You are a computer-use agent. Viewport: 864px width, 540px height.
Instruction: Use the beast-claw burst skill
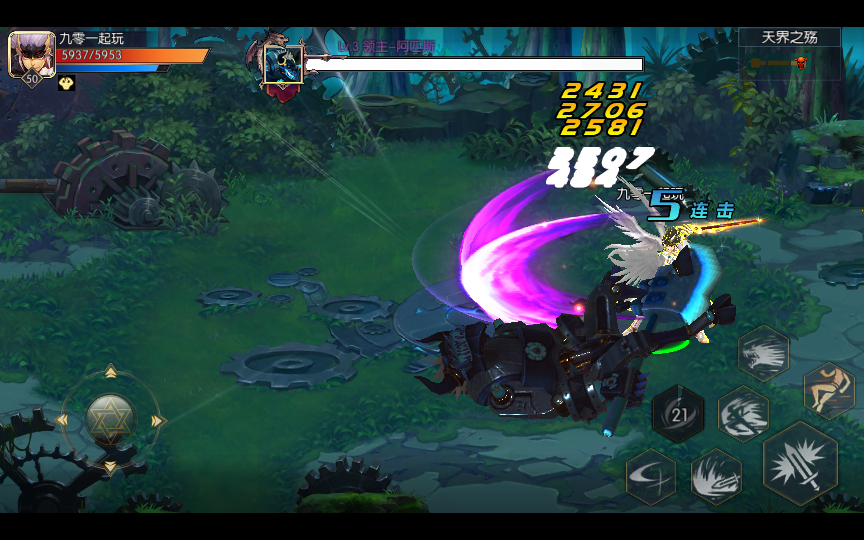pos(764,353)
